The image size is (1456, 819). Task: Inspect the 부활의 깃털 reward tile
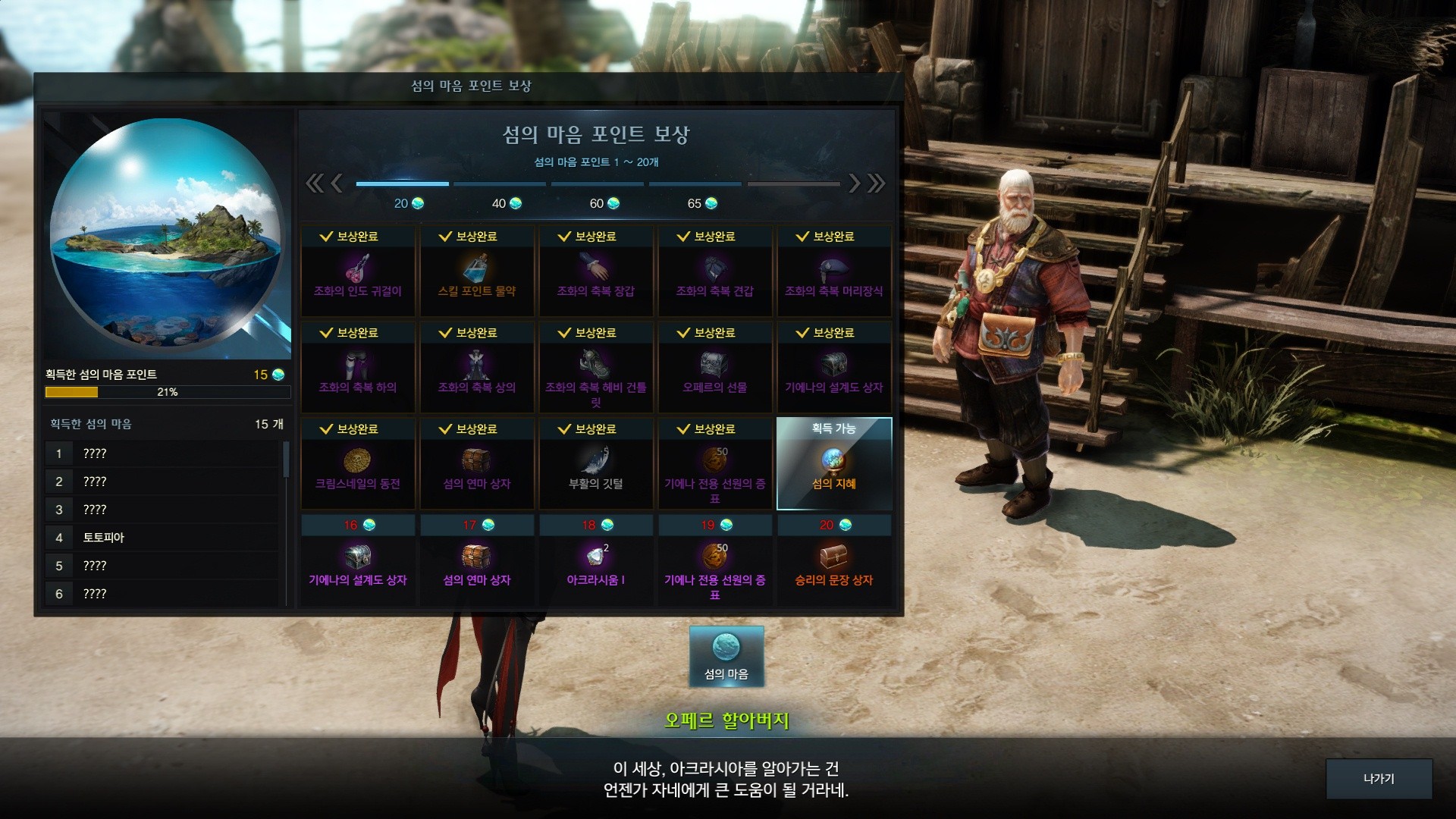click(595, 464)
